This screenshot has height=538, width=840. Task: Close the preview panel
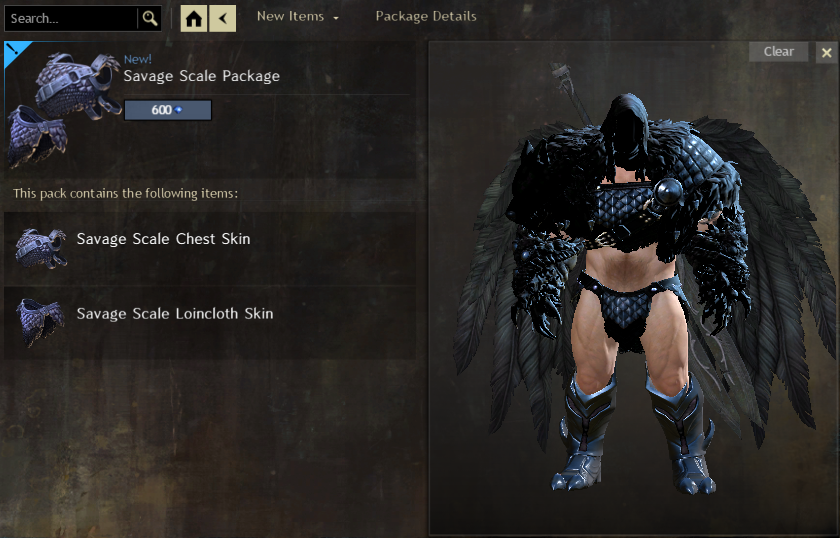(x=826, y=52)
